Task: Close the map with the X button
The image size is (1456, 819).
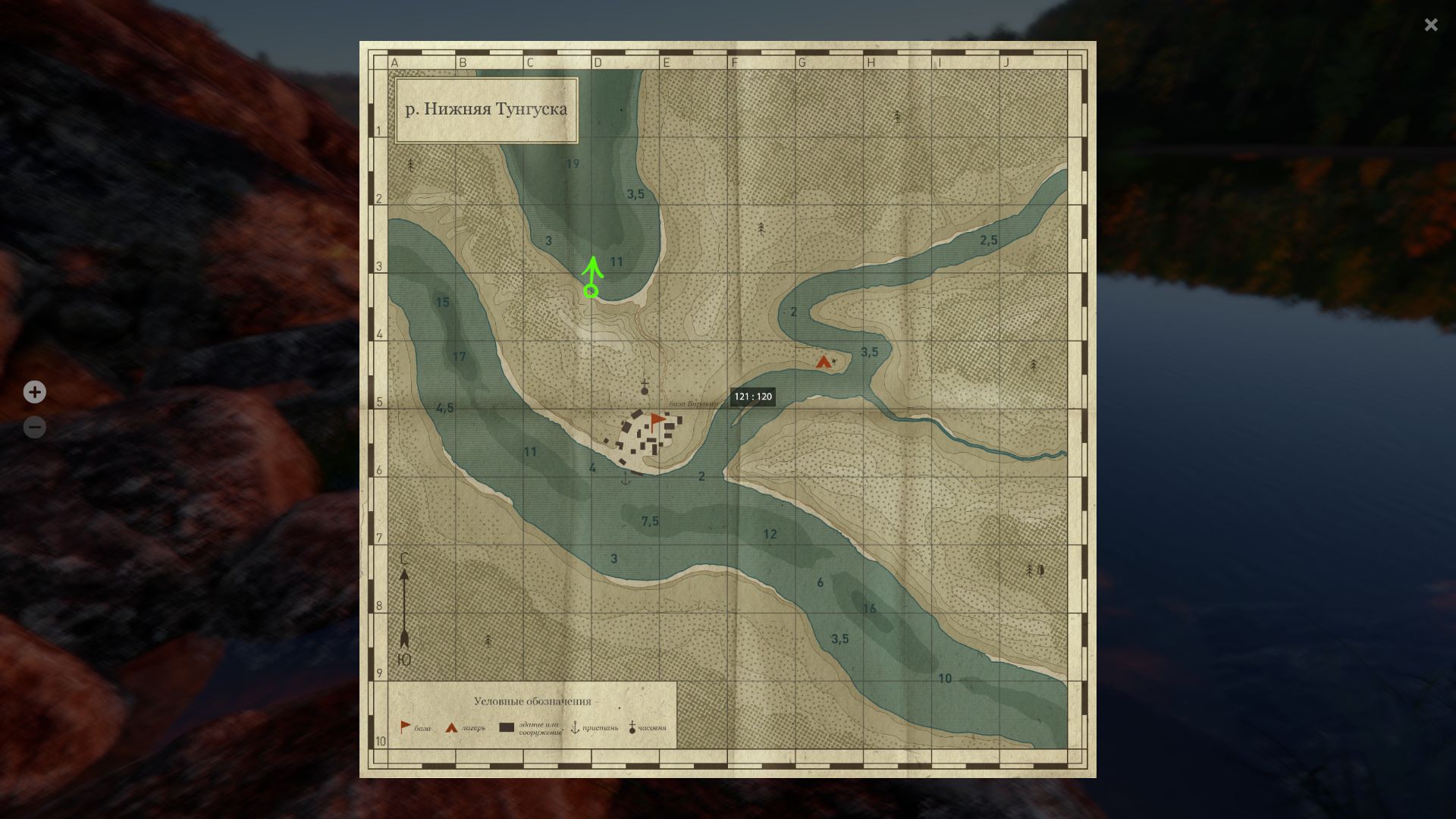Action: tap(1430, 25)
